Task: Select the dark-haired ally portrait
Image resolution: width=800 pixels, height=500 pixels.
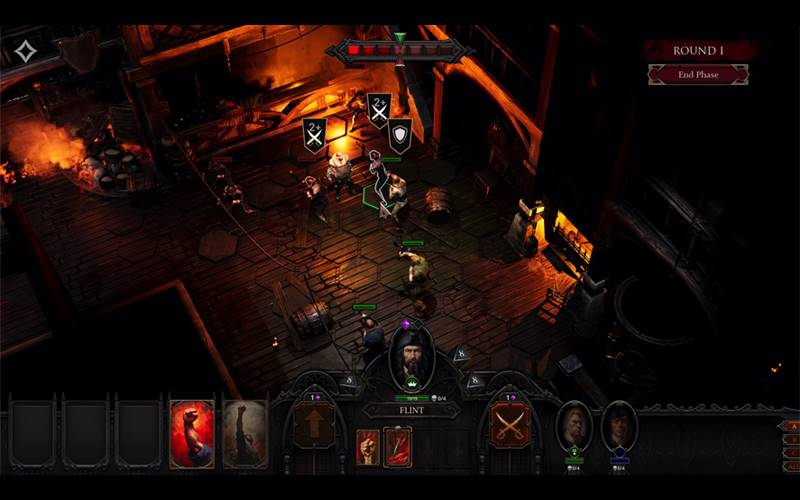Action: pos(619,425)
